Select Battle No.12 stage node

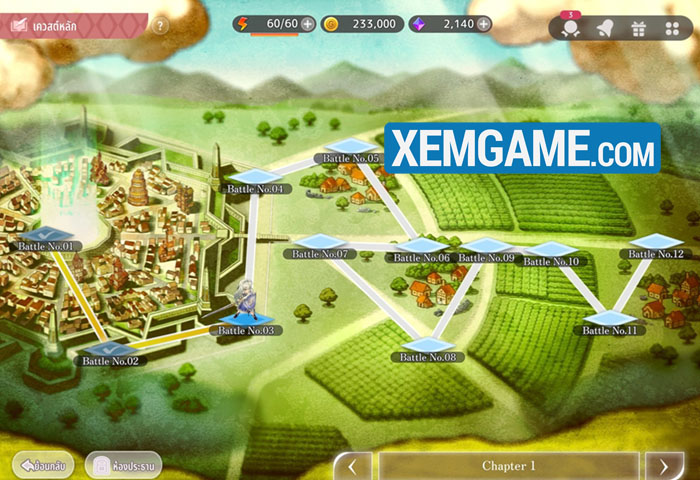tap(657, 246)
